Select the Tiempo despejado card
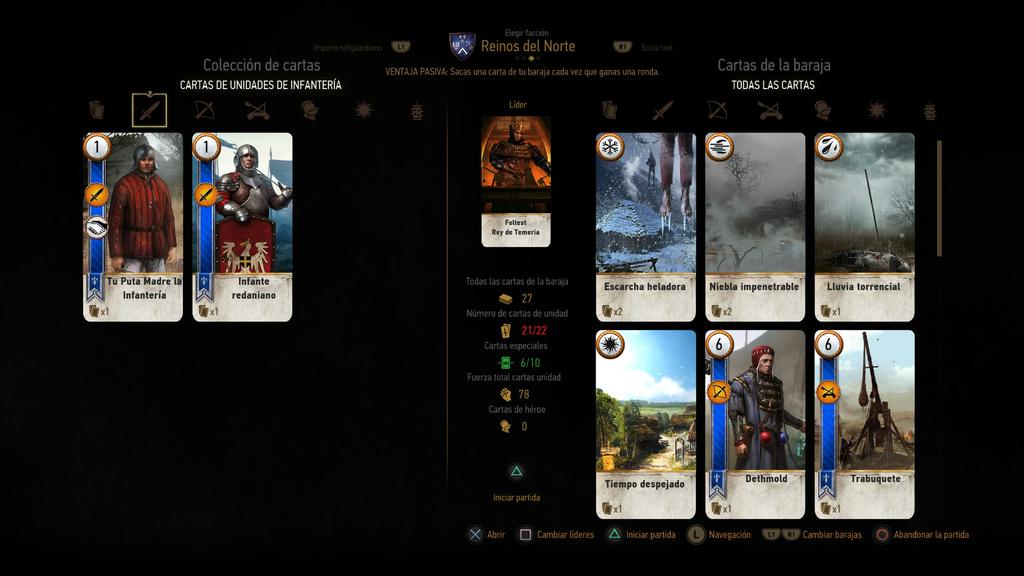Screen dimensions: 1024x576 tap(645, 424)
